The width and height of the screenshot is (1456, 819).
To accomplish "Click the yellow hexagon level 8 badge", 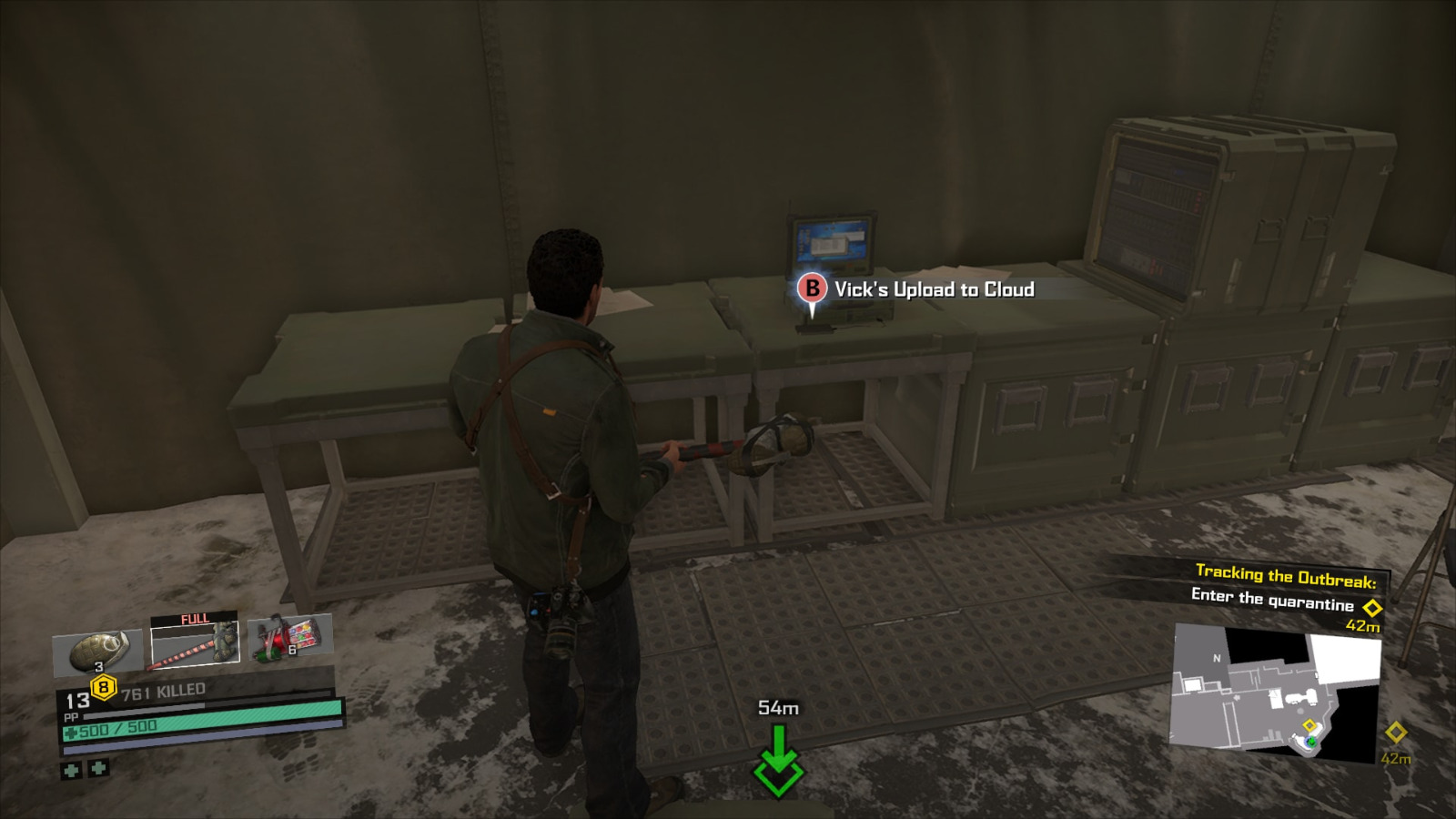I will [103, 686].
